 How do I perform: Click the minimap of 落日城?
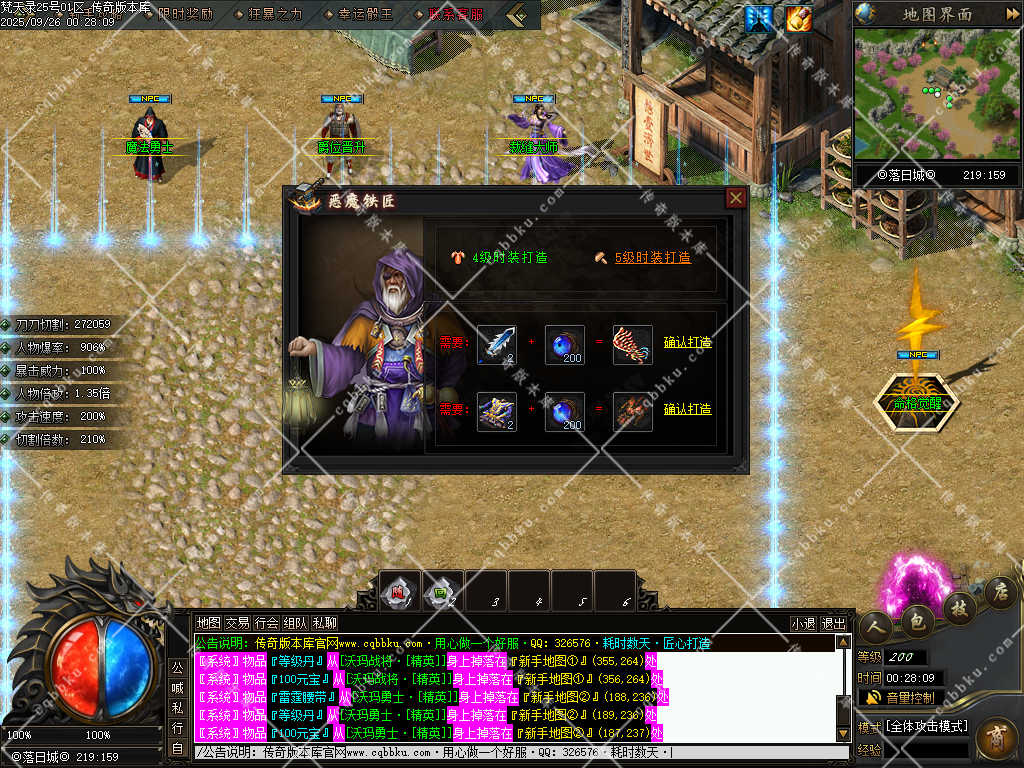point(936,93)
